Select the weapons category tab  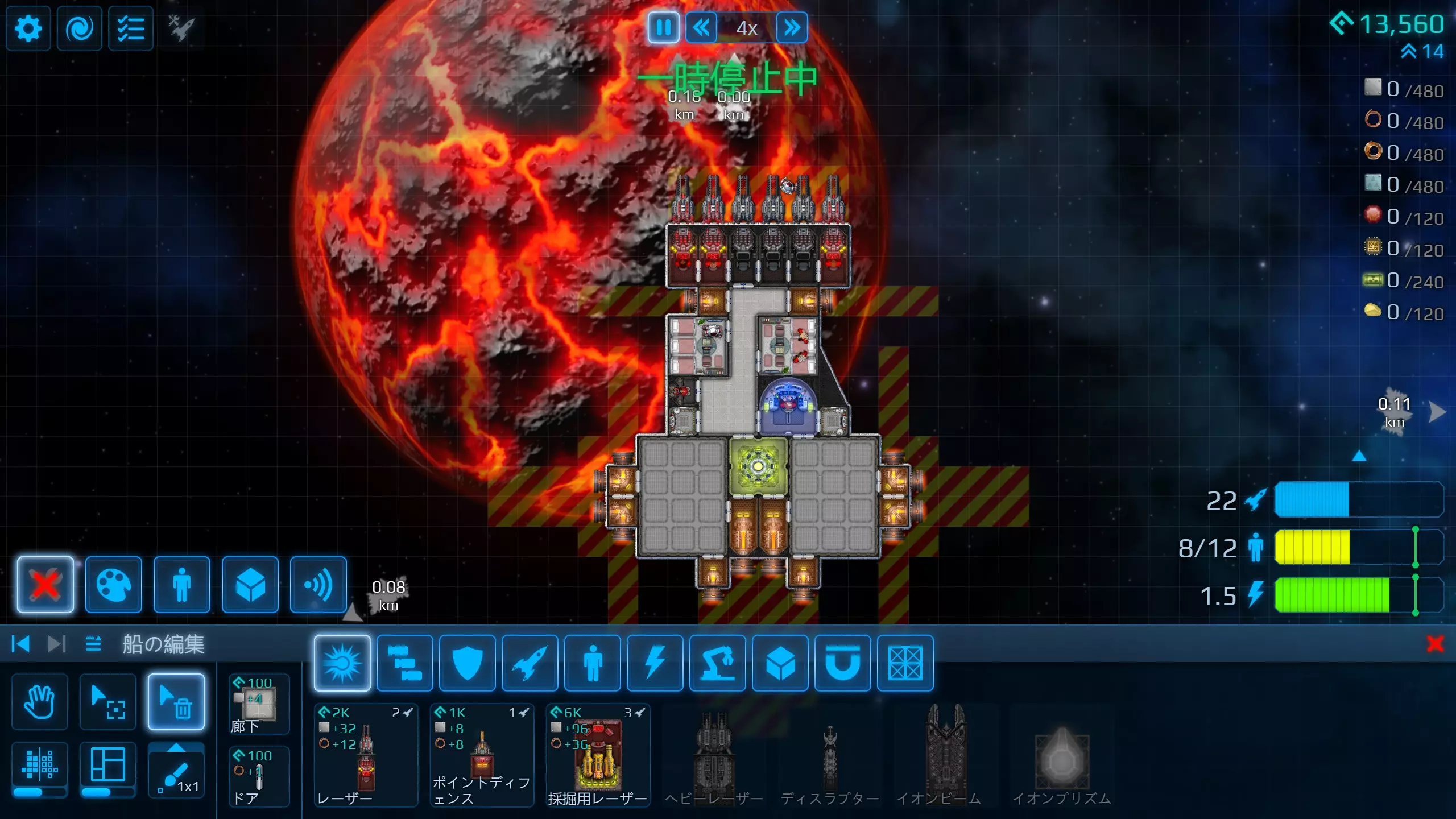coord(342,663)
